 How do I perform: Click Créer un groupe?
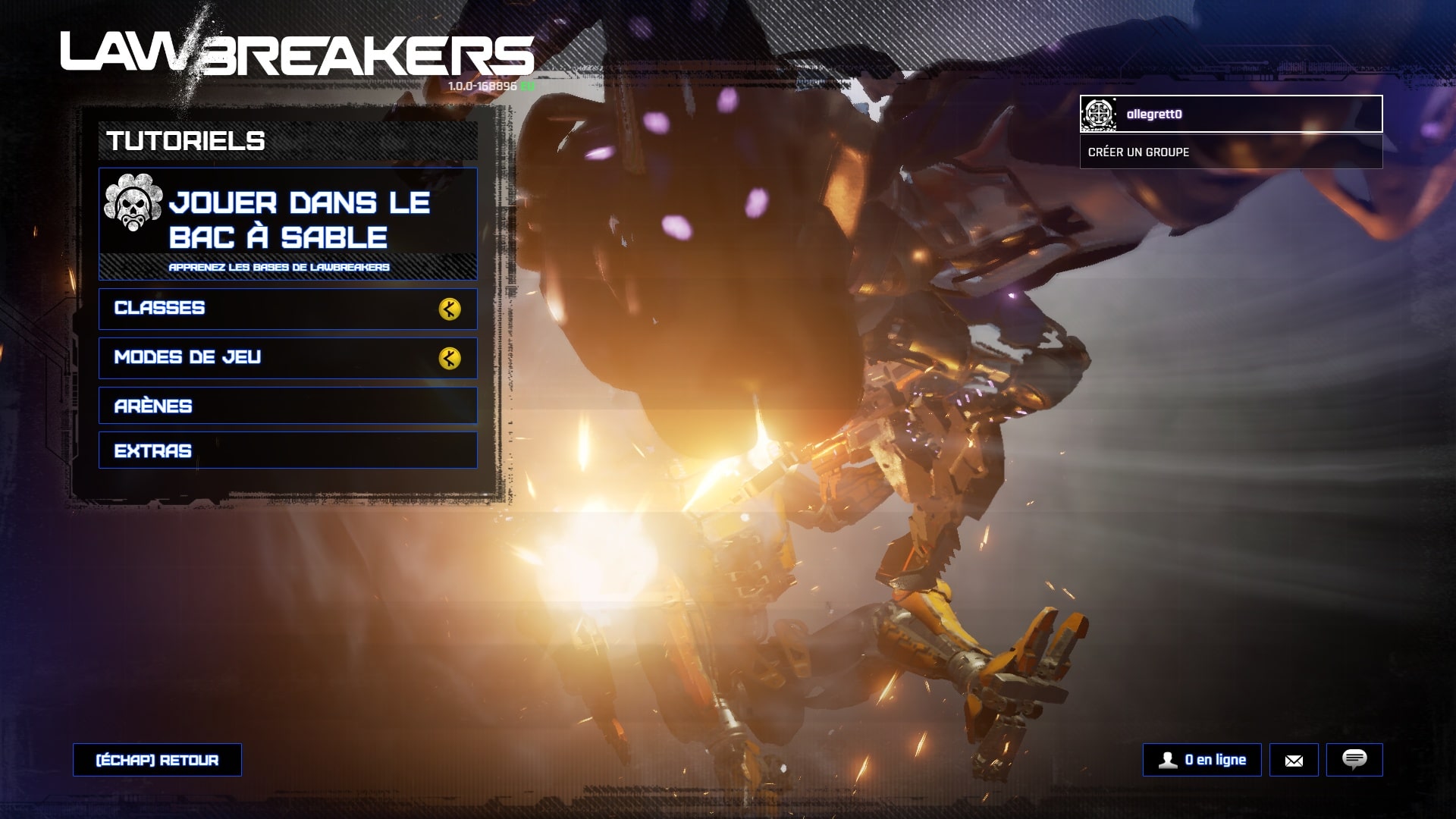coord(1230,152)
